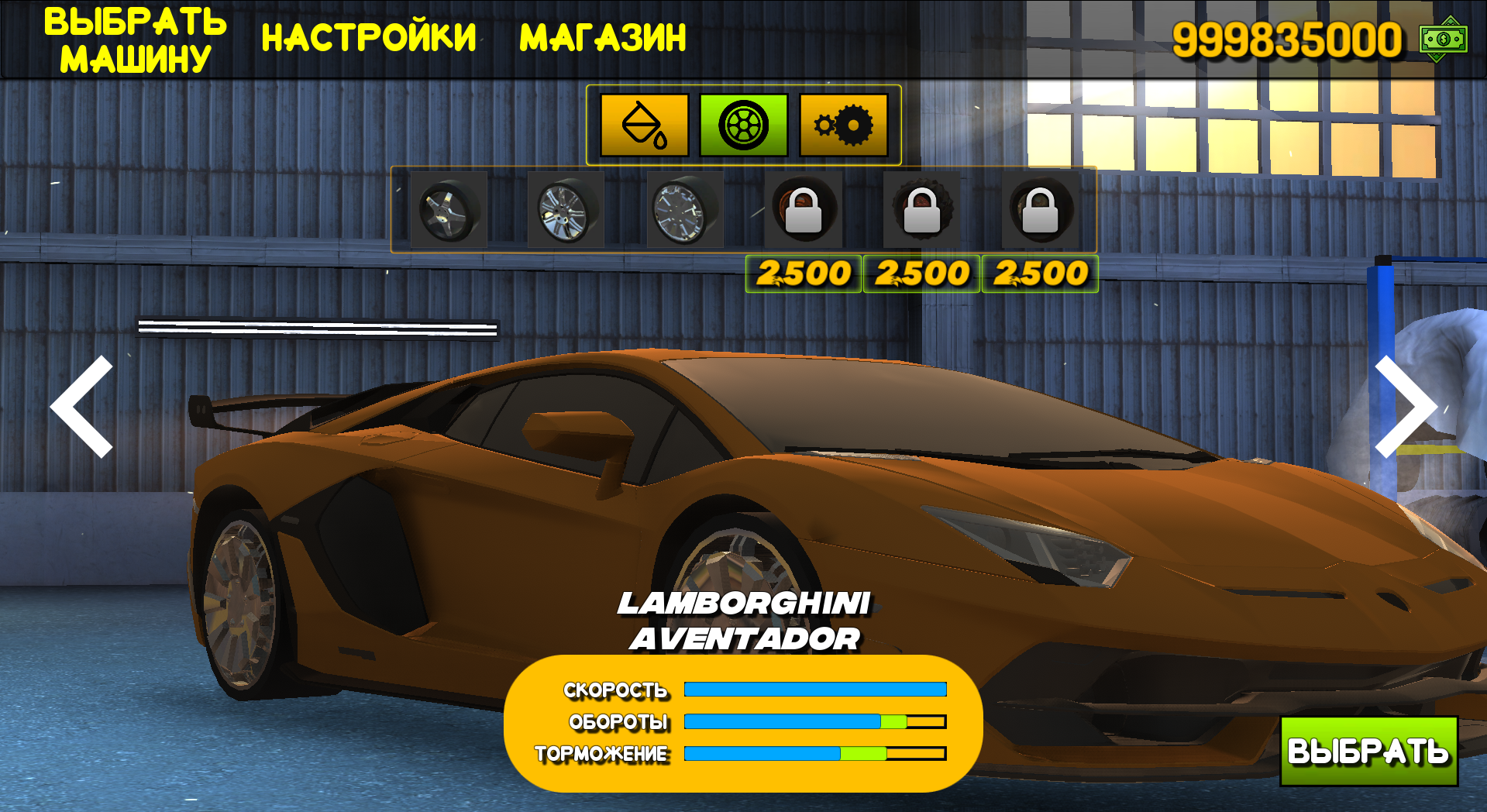The width and height of the screenshot is (1487, 812).
Task: Buy the rim priced 2.500 under the first lock
Action: (x=804, y=272)
